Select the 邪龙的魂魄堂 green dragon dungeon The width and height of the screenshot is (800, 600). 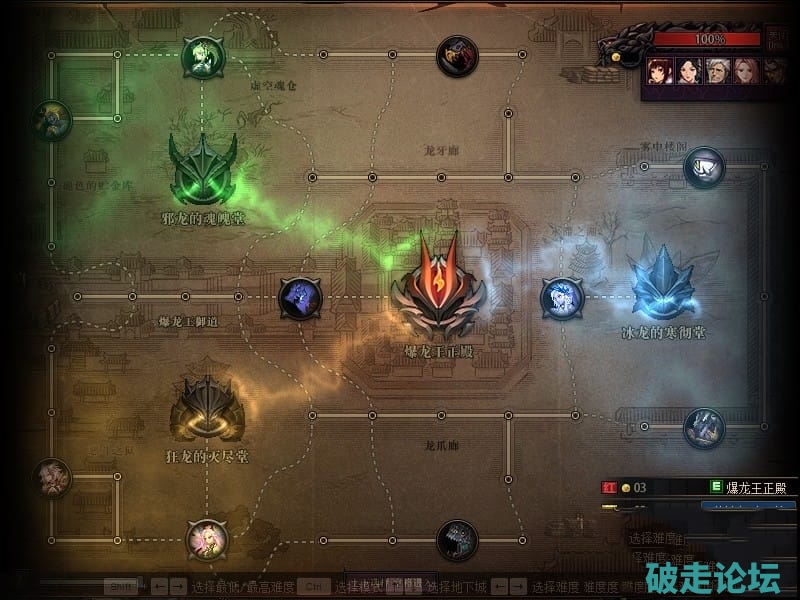203,169
